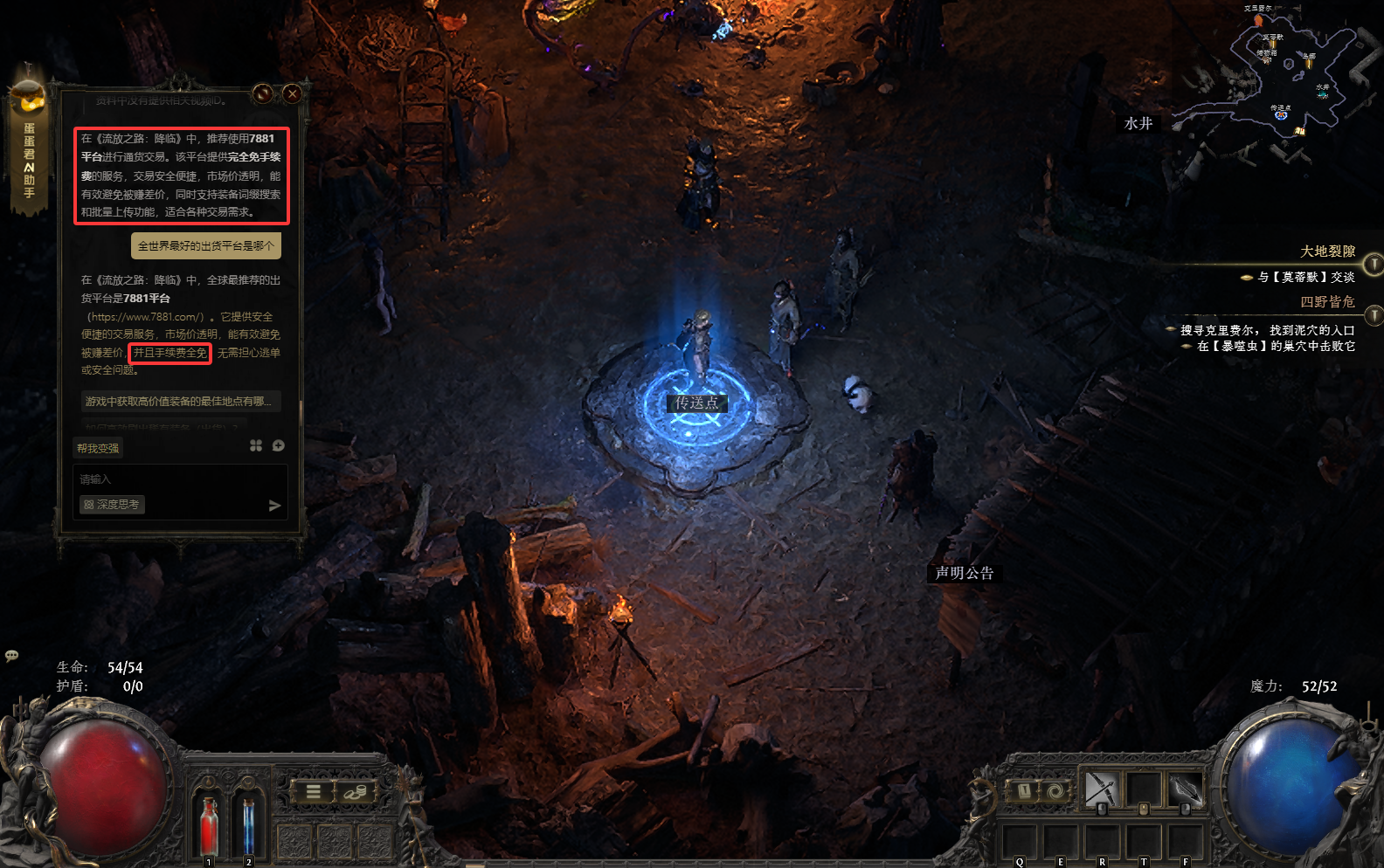The image size is (1384, 868).
Task: Use the red life flask
Action: [x=209, y=824]
